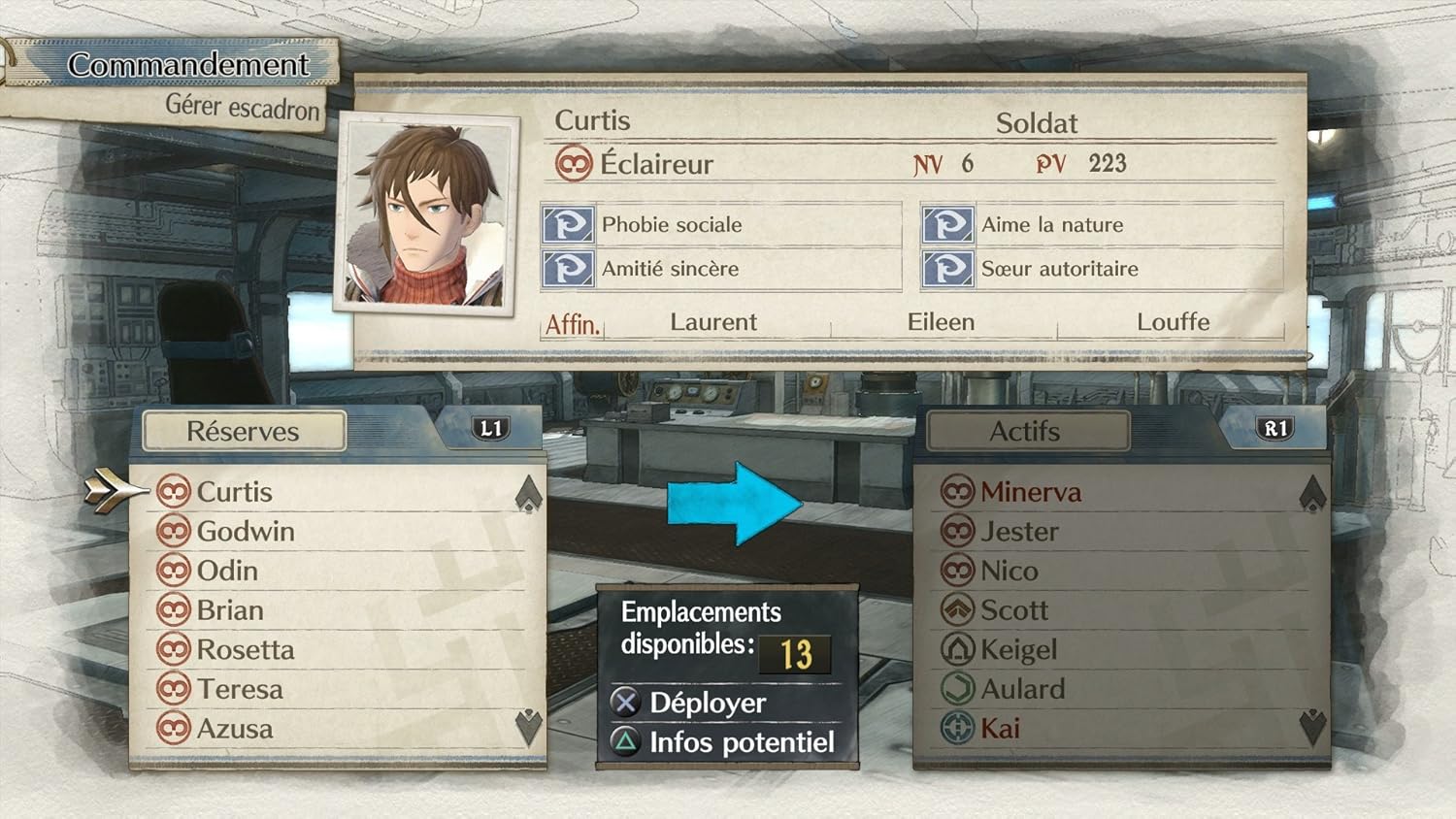The width and height of the screenshot is (1456, 819).
Task: Select Keigel's class icon in Actifs
Action: tap(959, 649)
